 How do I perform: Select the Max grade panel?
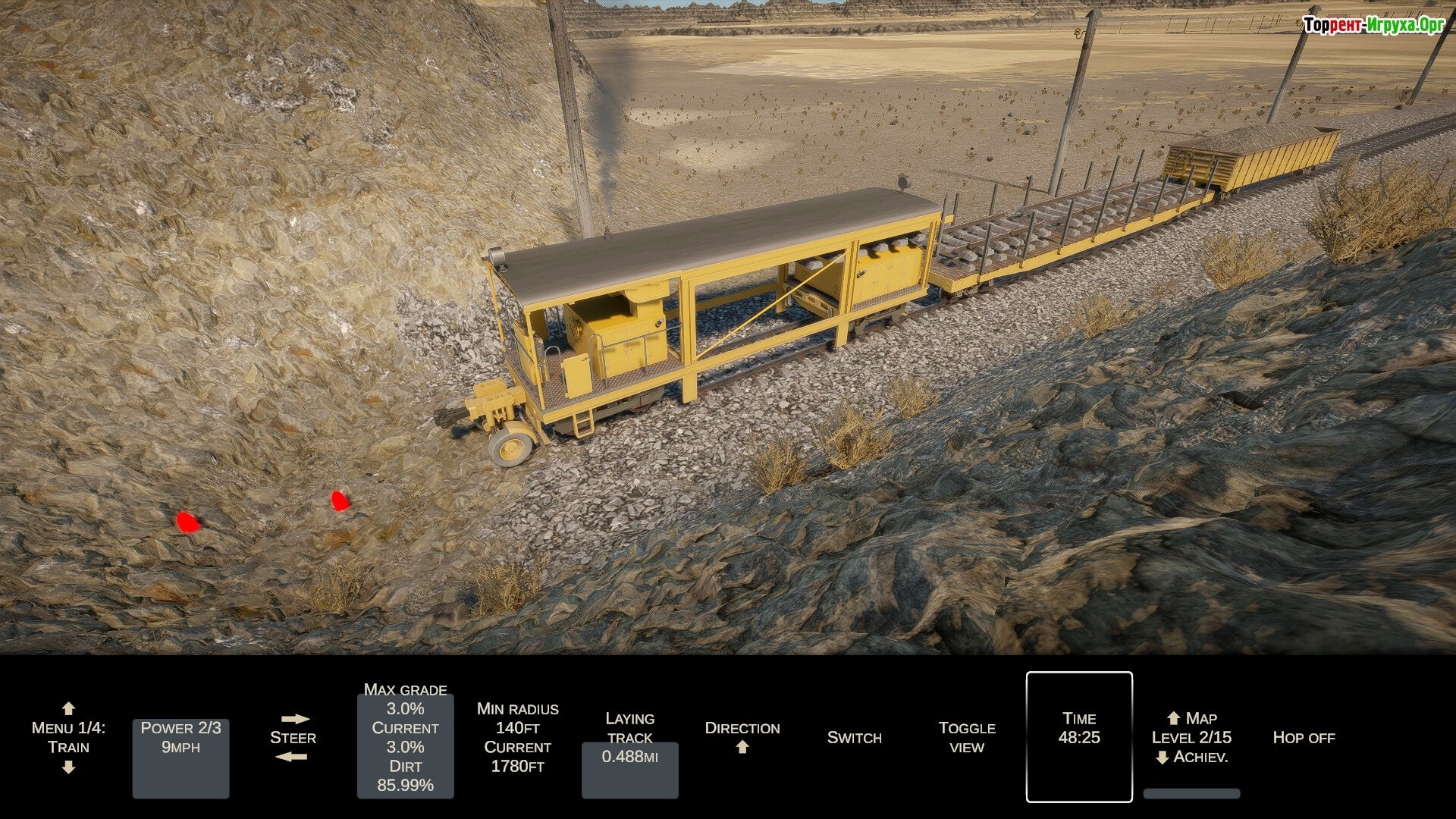(405, 745)
